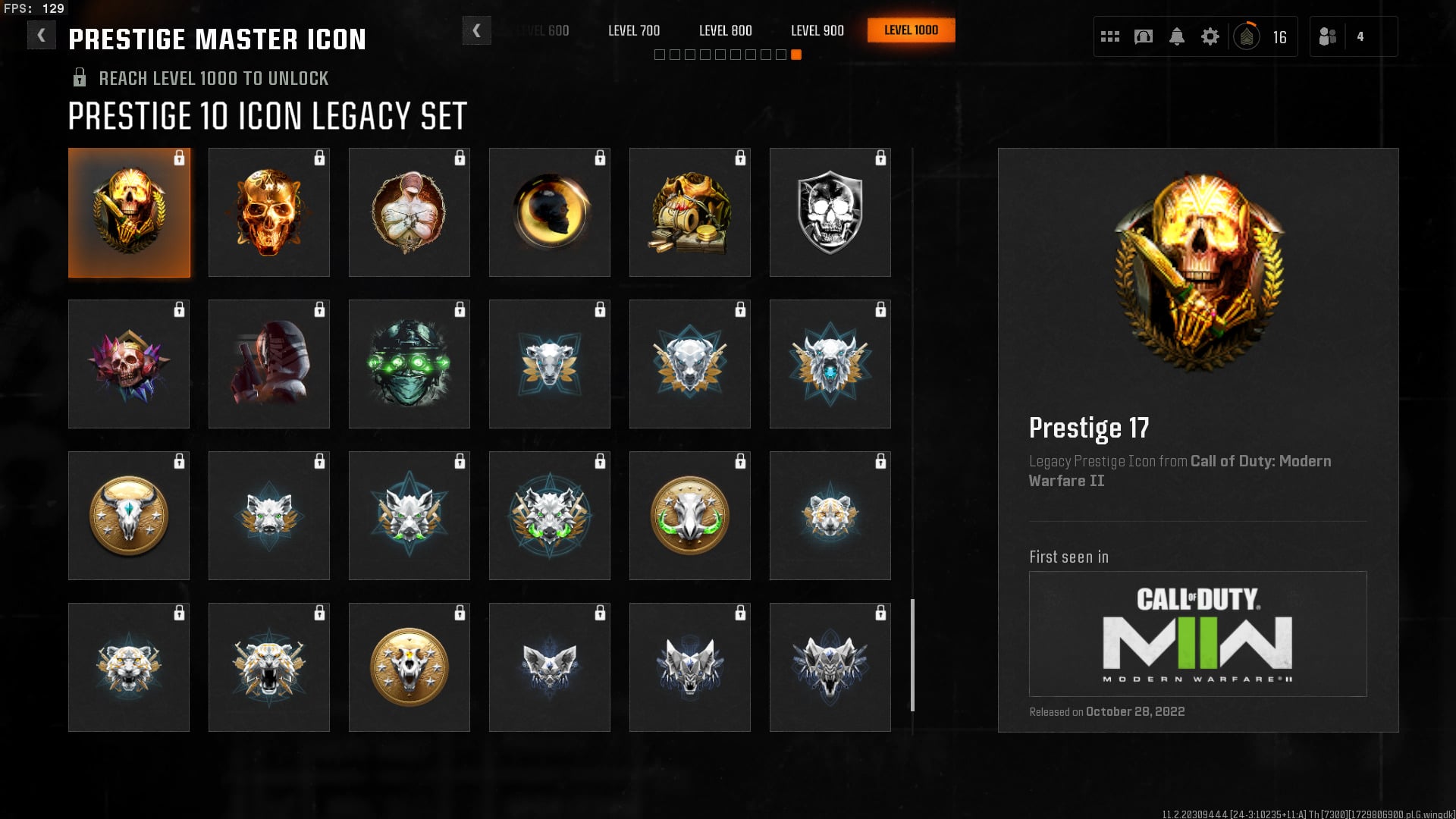
Task: Switch to the Level 900 tab
Action: [817, 30]
